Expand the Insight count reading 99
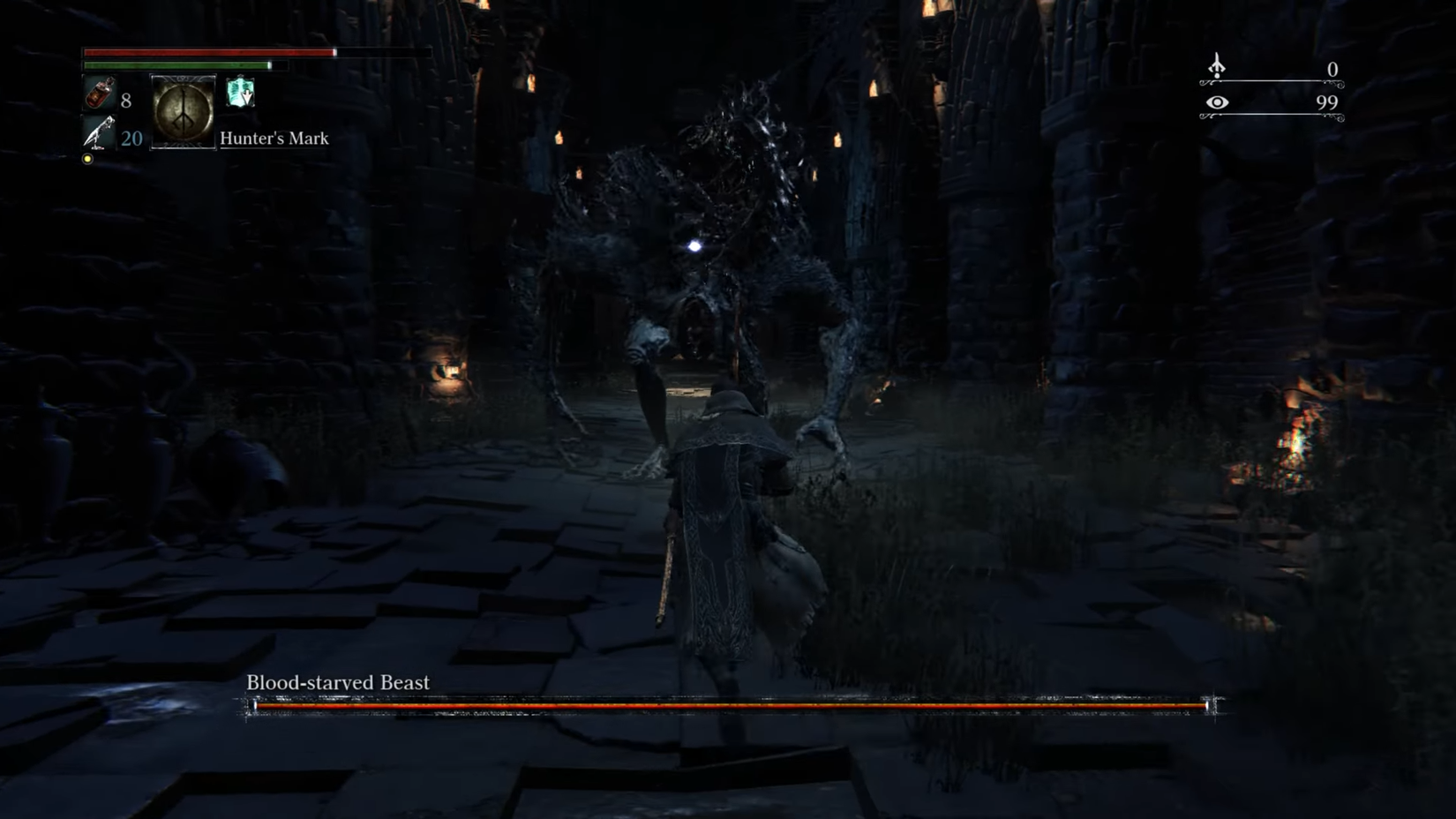This screenshot has height=819, width=1456. [x=1327, y=103]
